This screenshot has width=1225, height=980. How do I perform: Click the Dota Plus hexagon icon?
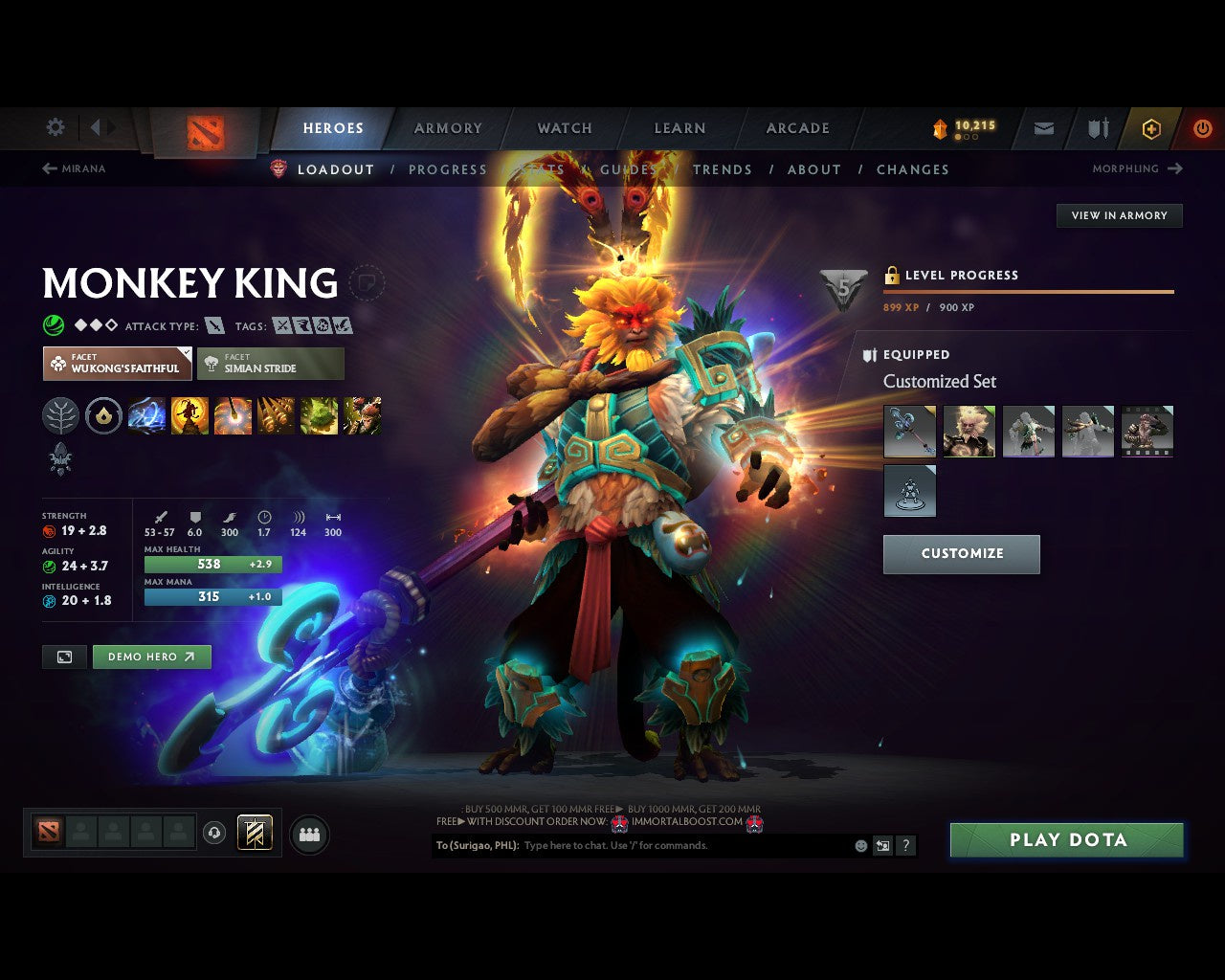[1150, 128]
